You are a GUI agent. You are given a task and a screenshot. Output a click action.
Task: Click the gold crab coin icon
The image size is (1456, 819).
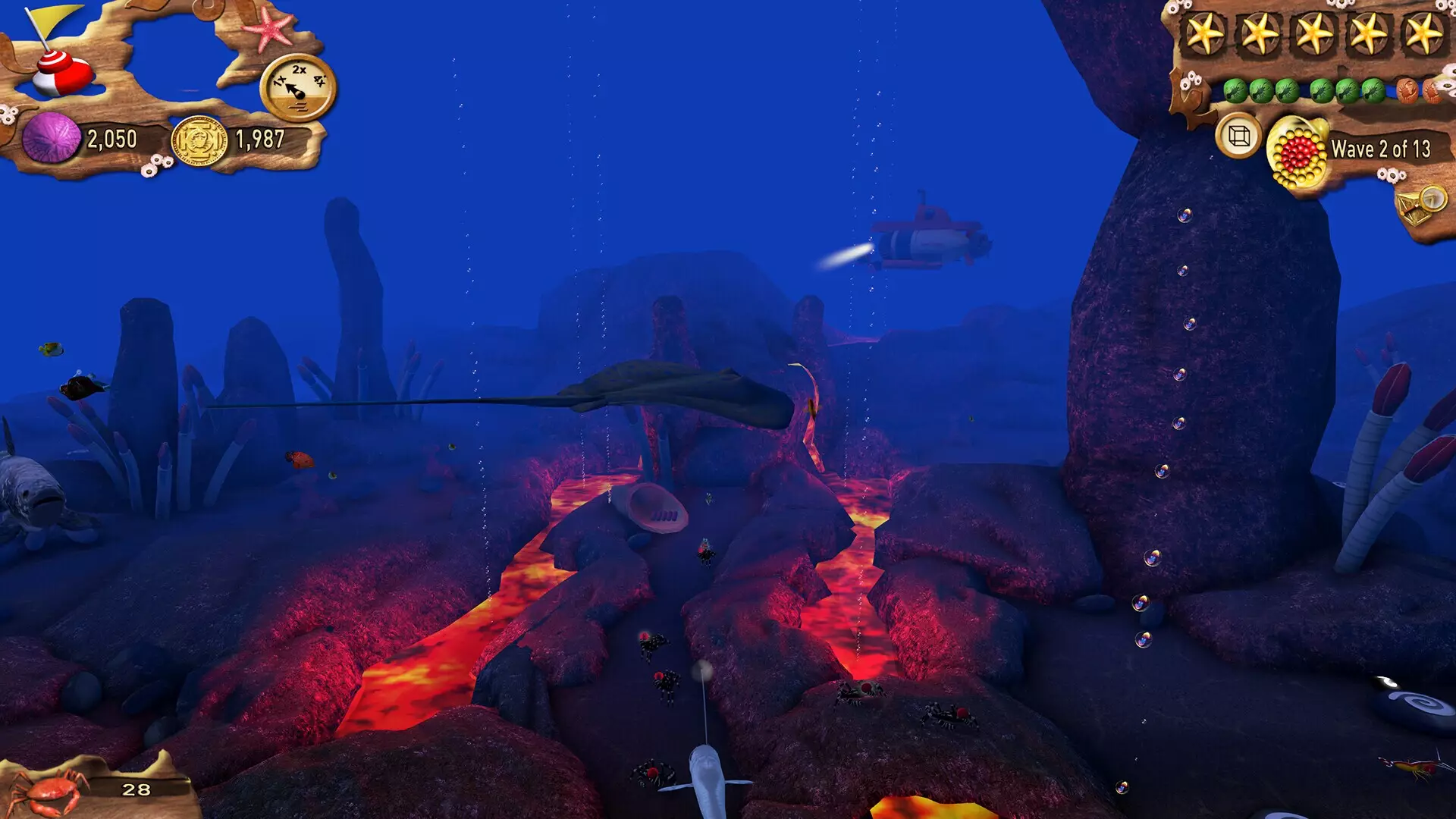pos(199,141)
